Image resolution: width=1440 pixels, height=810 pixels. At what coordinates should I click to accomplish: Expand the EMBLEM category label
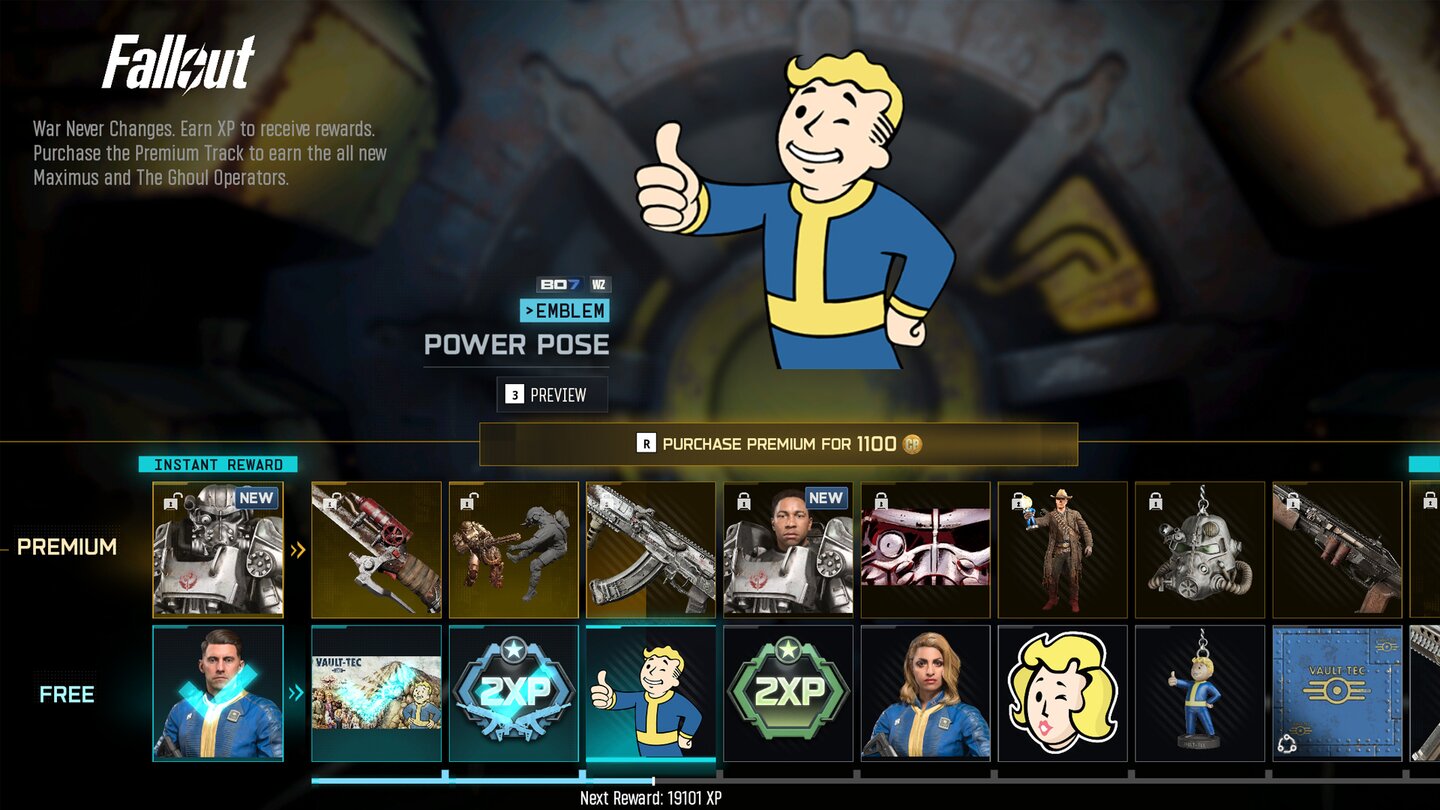click(566, 311)
